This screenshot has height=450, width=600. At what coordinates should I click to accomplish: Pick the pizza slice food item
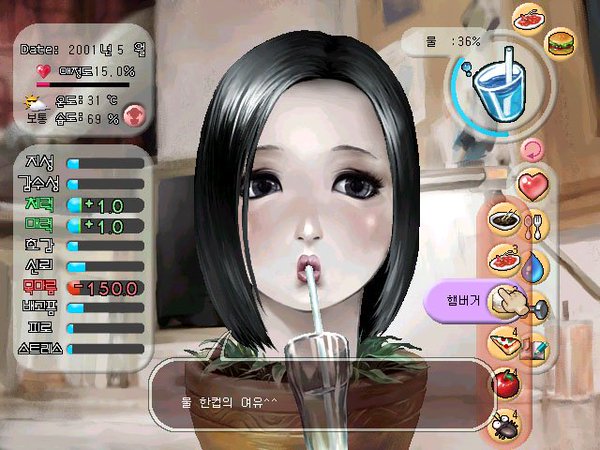coord(502,342)
